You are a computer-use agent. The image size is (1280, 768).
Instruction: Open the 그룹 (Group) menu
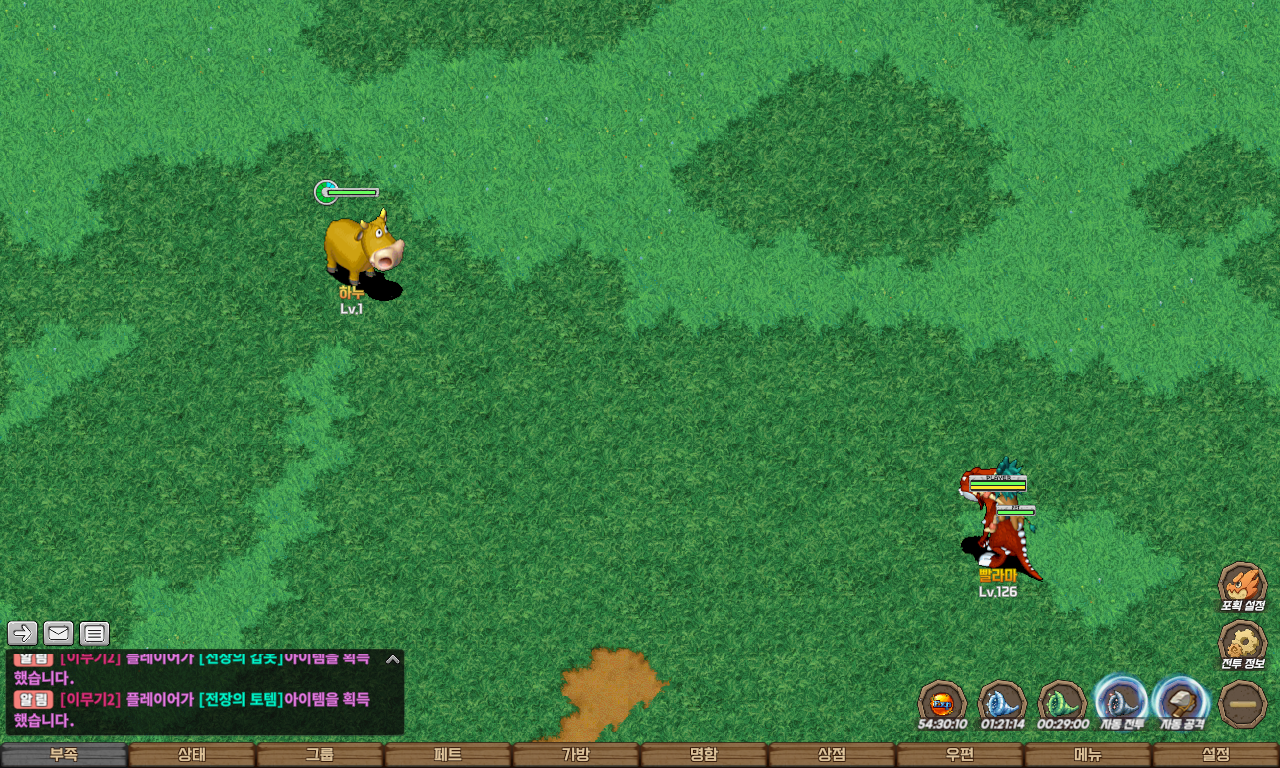click(x=320, y=755)
